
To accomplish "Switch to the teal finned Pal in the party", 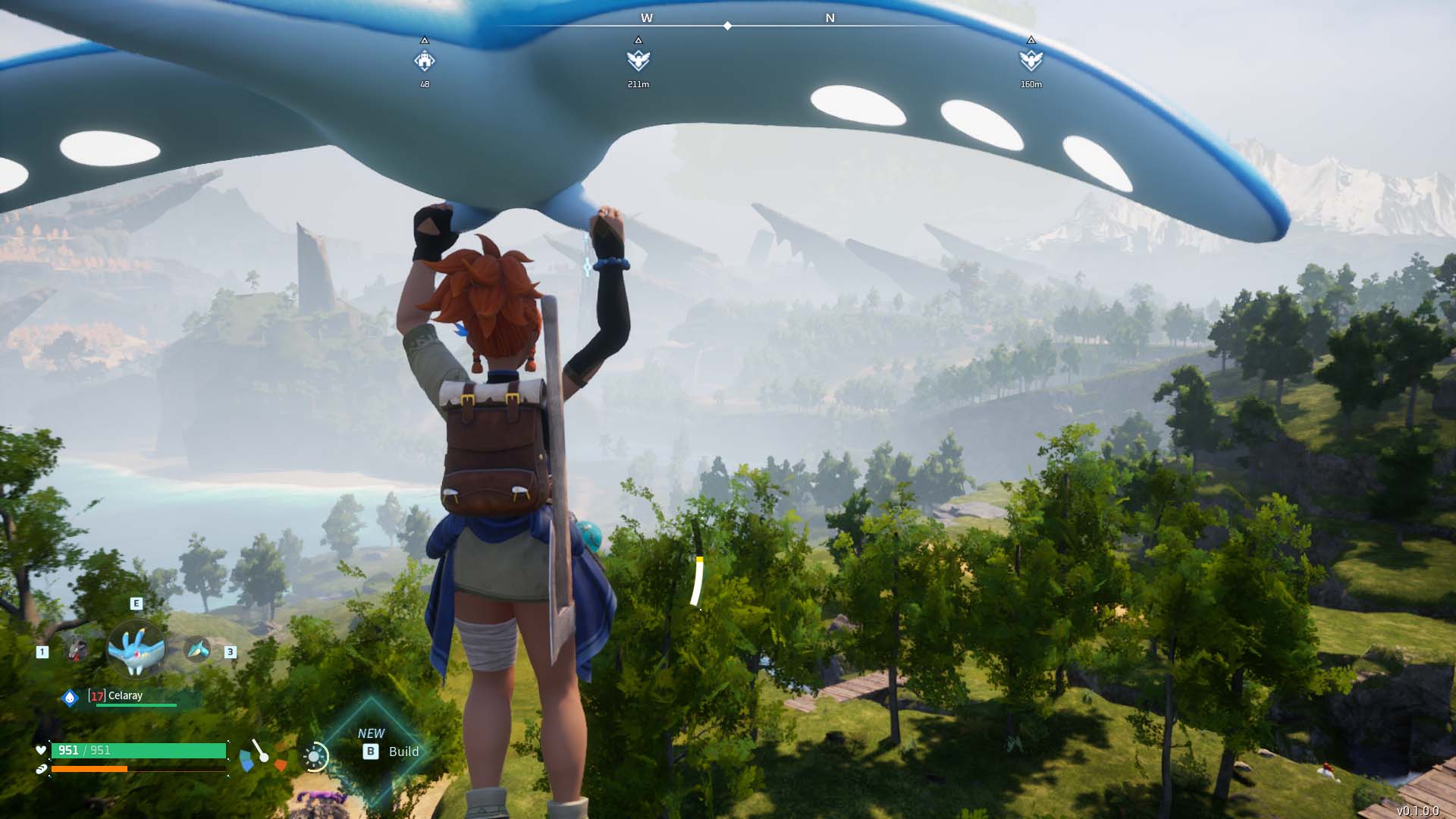I will 197,649.
